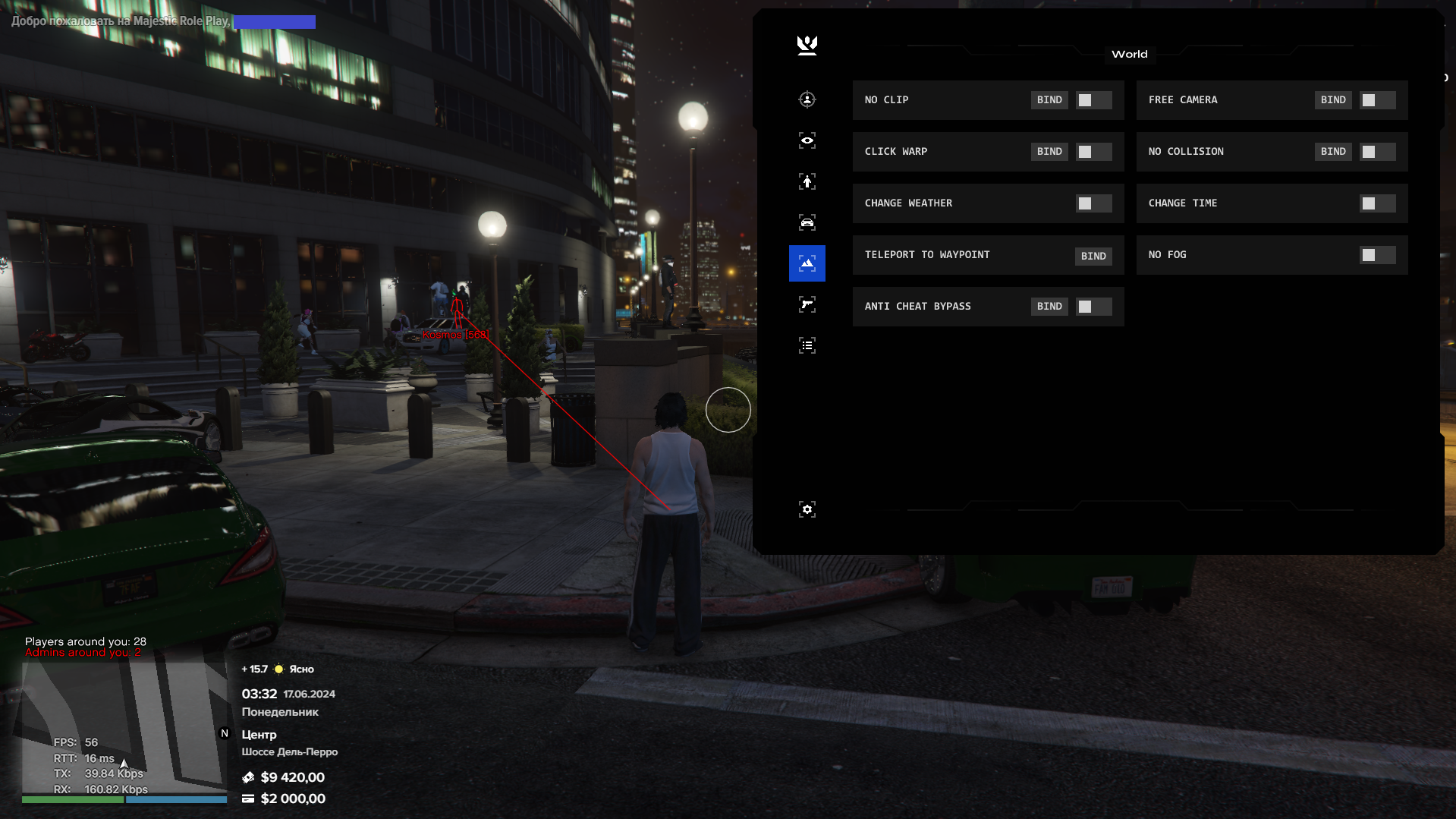Open the list icon tab
This screenshot has width=1456, height=819.
[807, 345]
